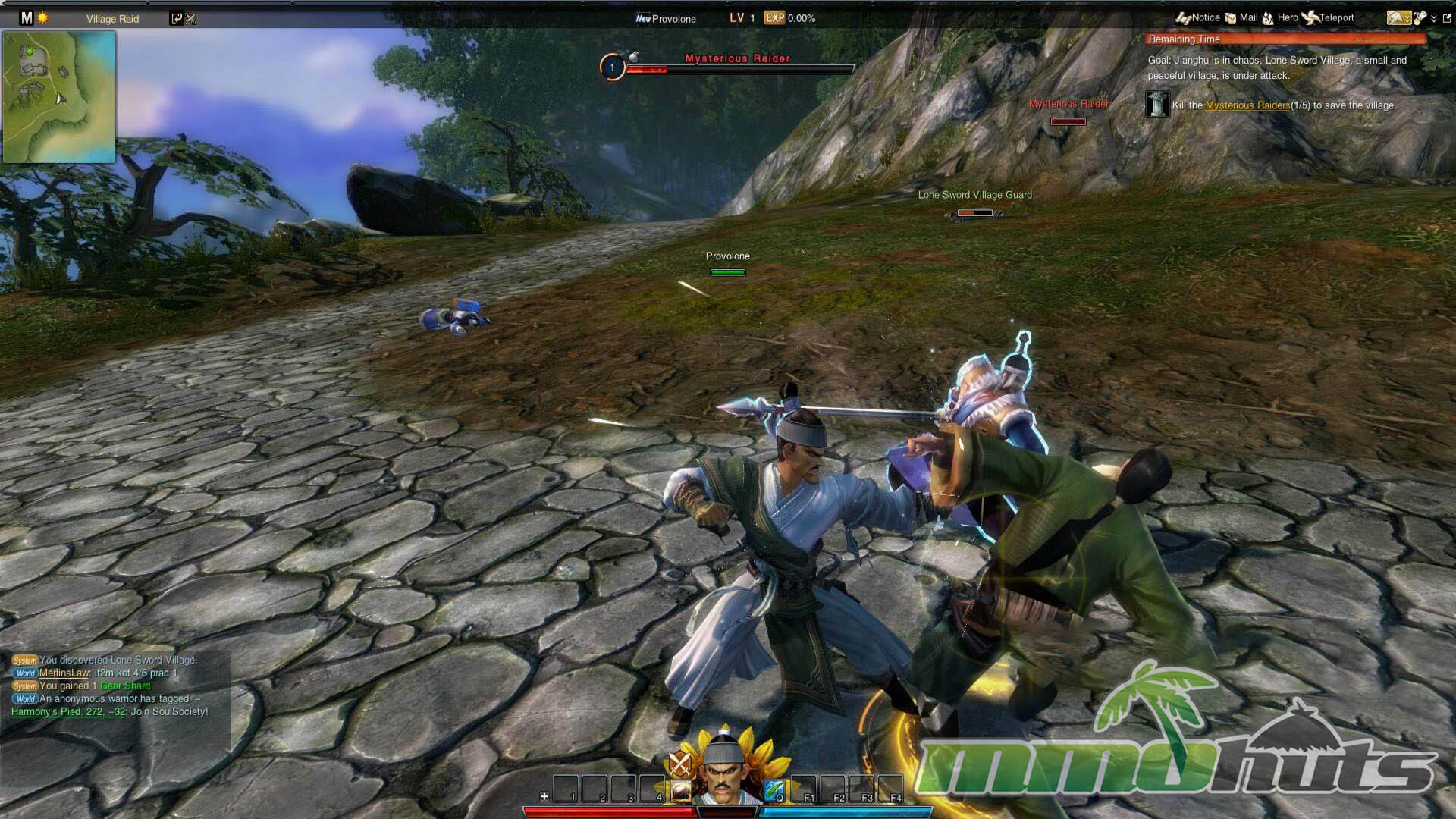This screenshot has width=1456, height=819.
Task: Click the plus button beside hotbar slot 1
Action: [x=544, y=796]
